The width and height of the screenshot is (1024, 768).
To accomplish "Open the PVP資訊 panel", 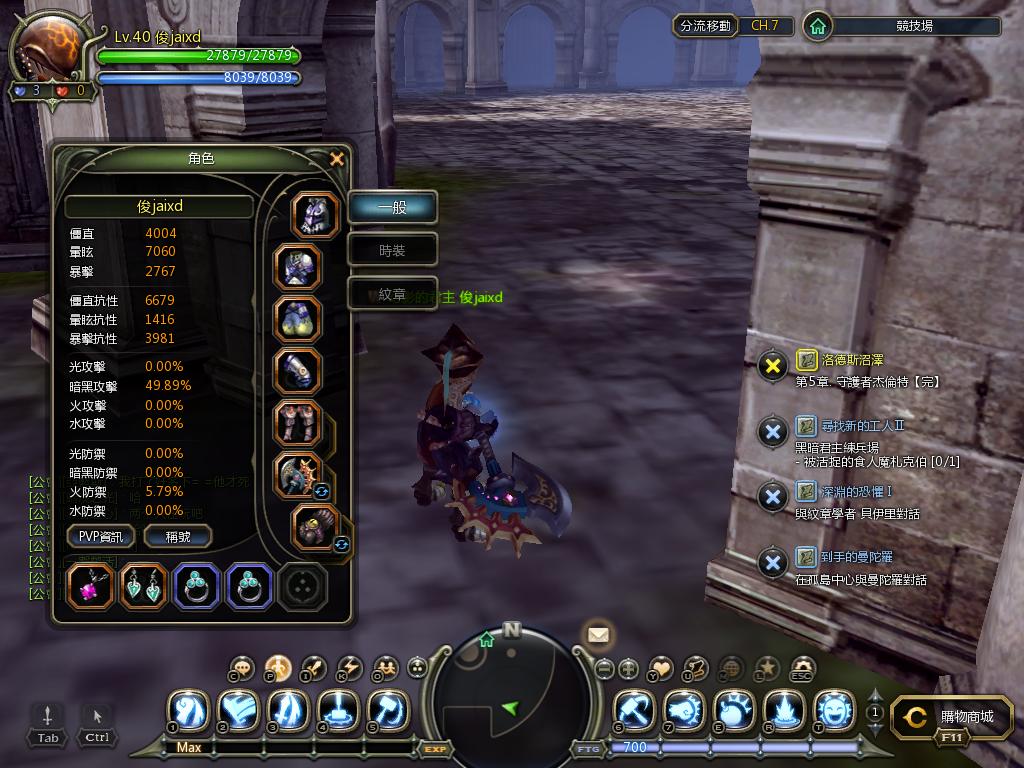I will [x=101, y=536].
